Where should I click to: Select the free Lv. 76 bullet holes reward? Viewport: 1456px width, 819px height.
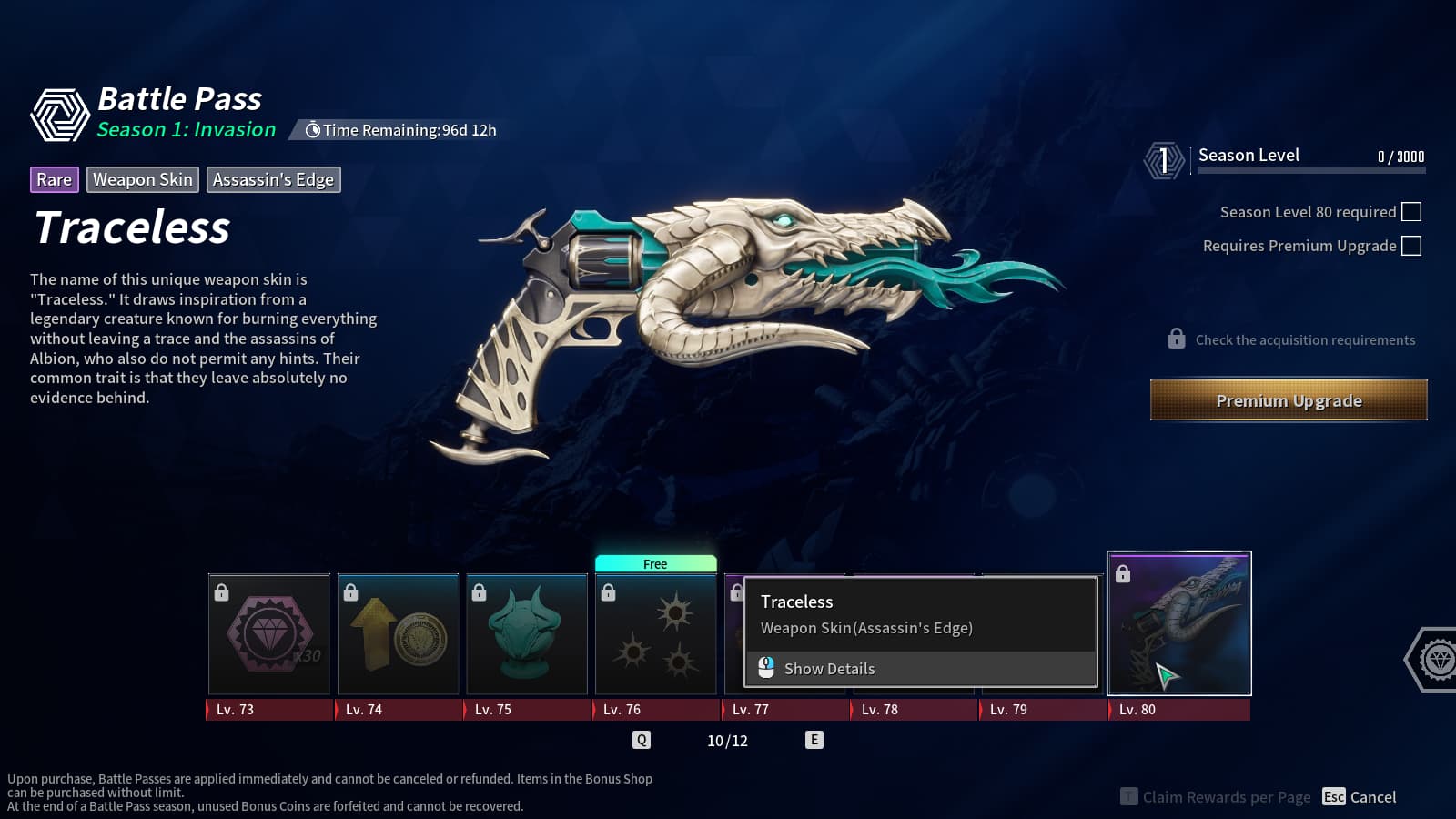point(656,634)
